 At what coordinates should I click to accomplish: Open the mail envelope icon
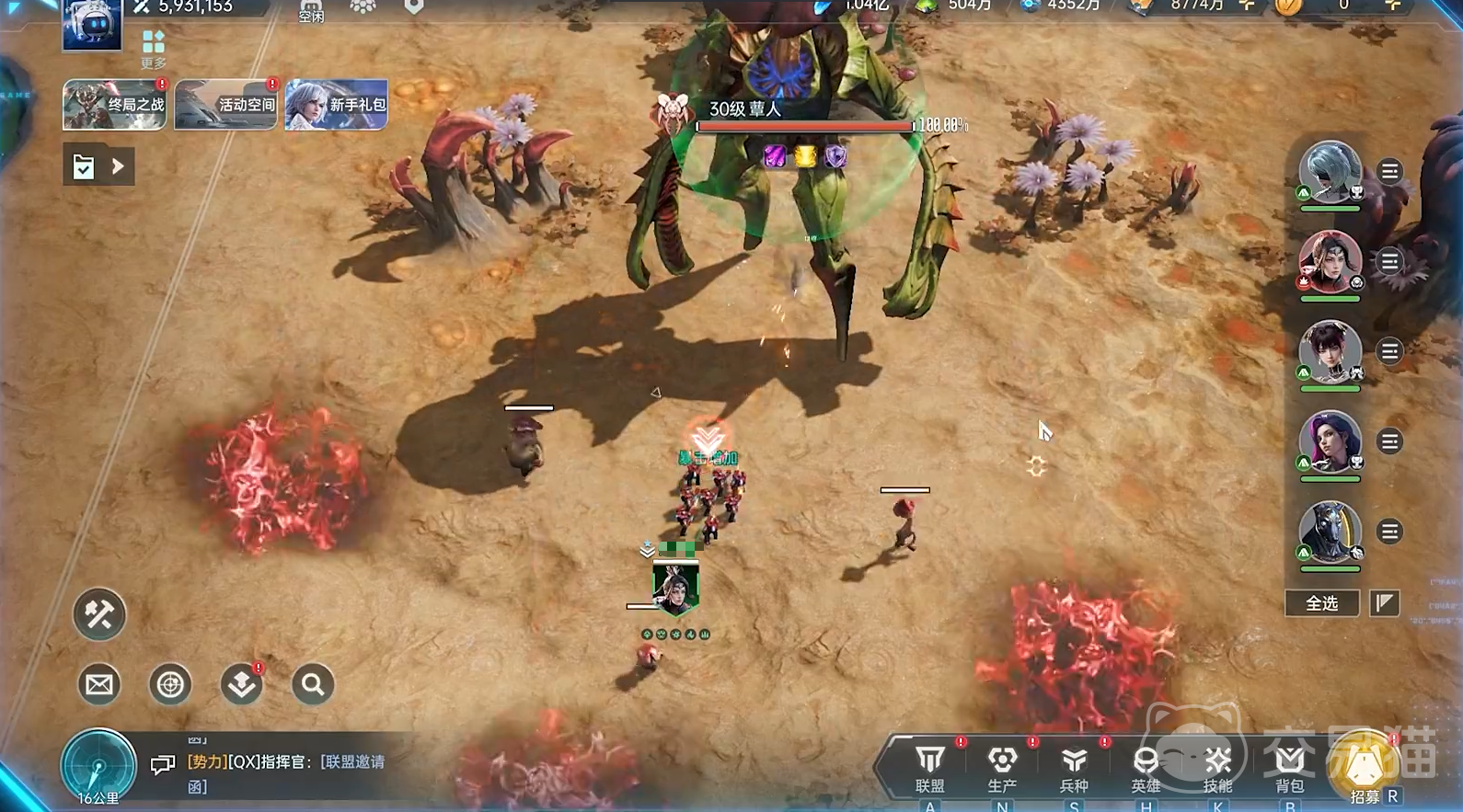99,685
